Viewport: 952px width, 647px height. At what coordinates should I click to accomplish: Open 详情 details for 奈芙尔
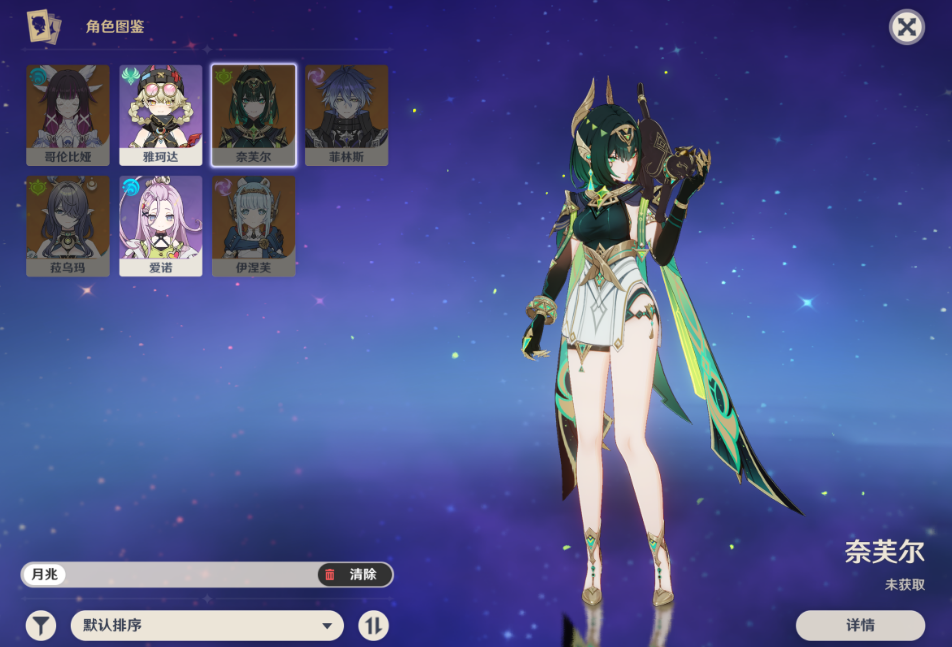tap(860, 625)
